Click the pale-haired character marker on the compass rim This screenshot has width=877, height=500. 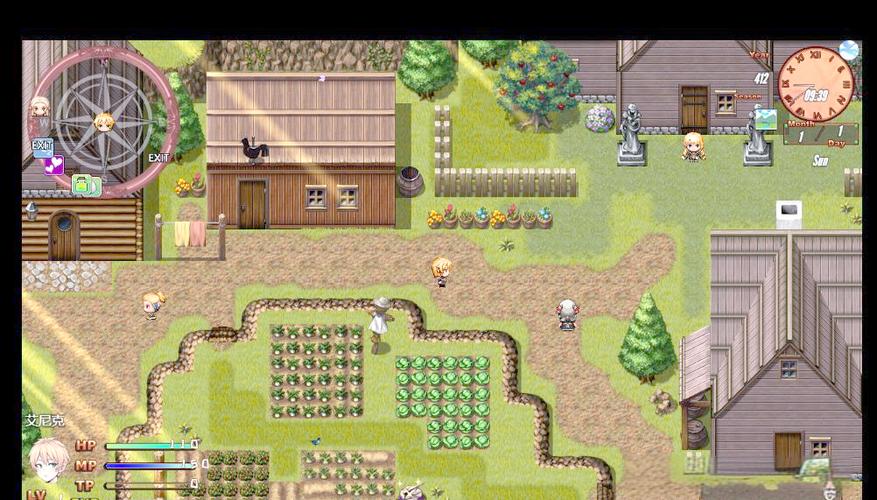pyautogui.click(x=40, y=106)
